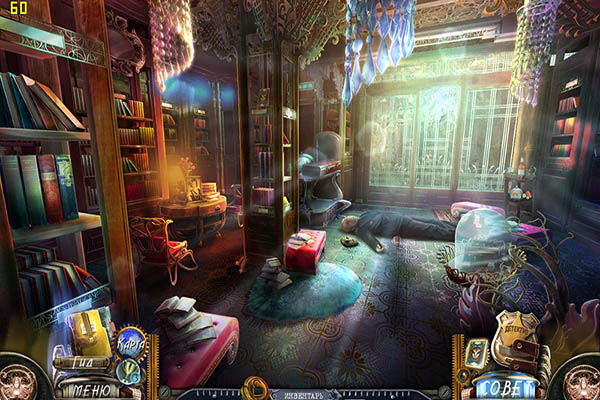Viewport: 600px width, 400px height.
Task: Open the Карта map globe
Action: click(x=132, y=343)
